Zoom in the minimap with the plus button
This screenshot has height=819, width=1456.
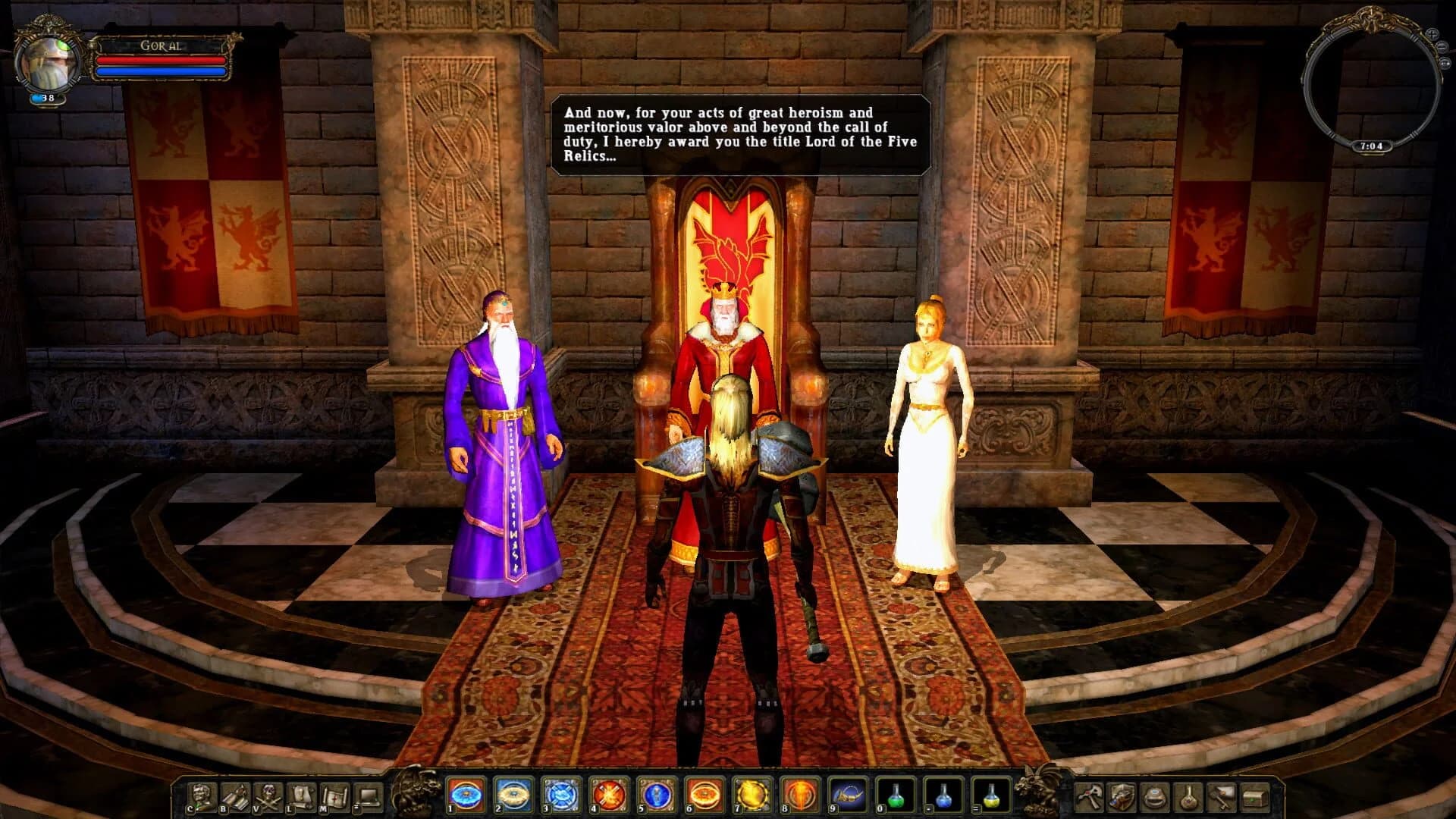point(1433,33)
